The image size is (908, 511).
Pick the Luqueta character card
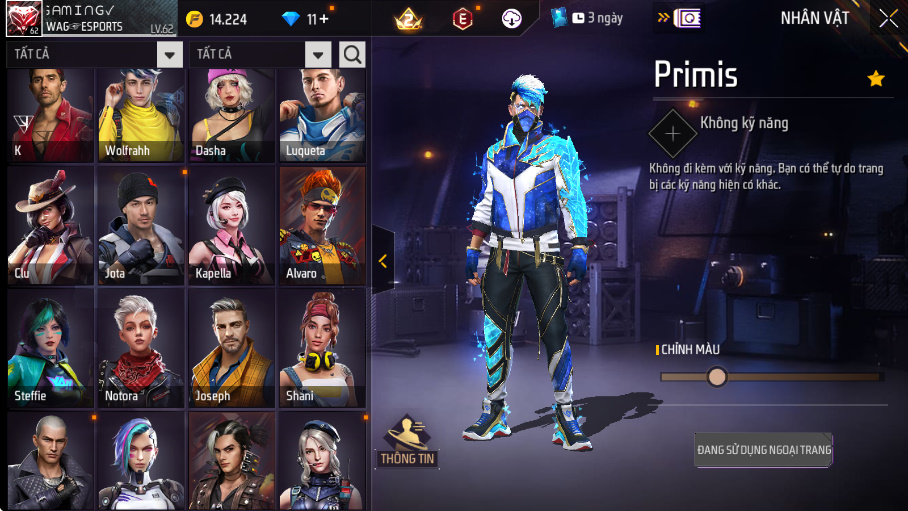coord(321,115)
